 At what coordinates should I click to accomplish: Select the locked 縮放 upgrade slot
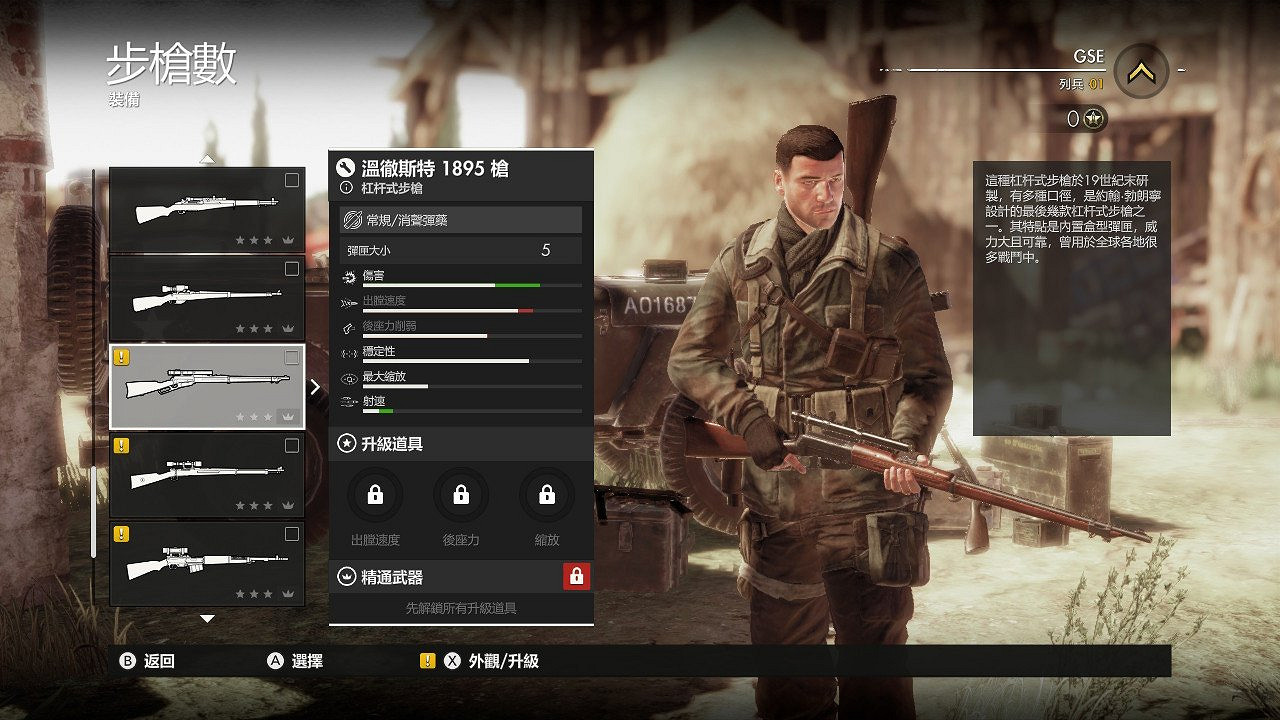click(547, 495)
